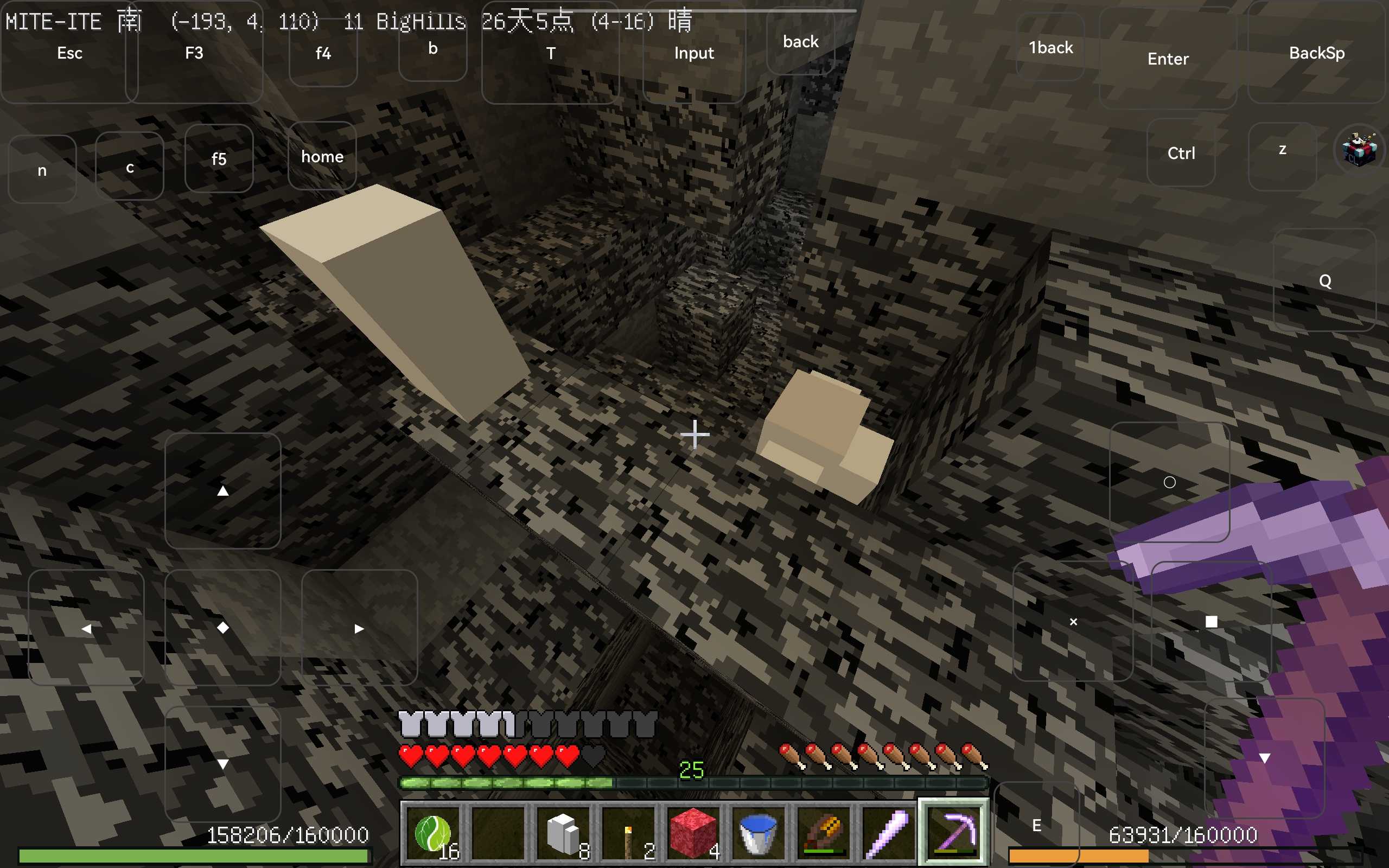Strafe right with the right arrow pad
Screen dimensions: 1389x868
359,628
